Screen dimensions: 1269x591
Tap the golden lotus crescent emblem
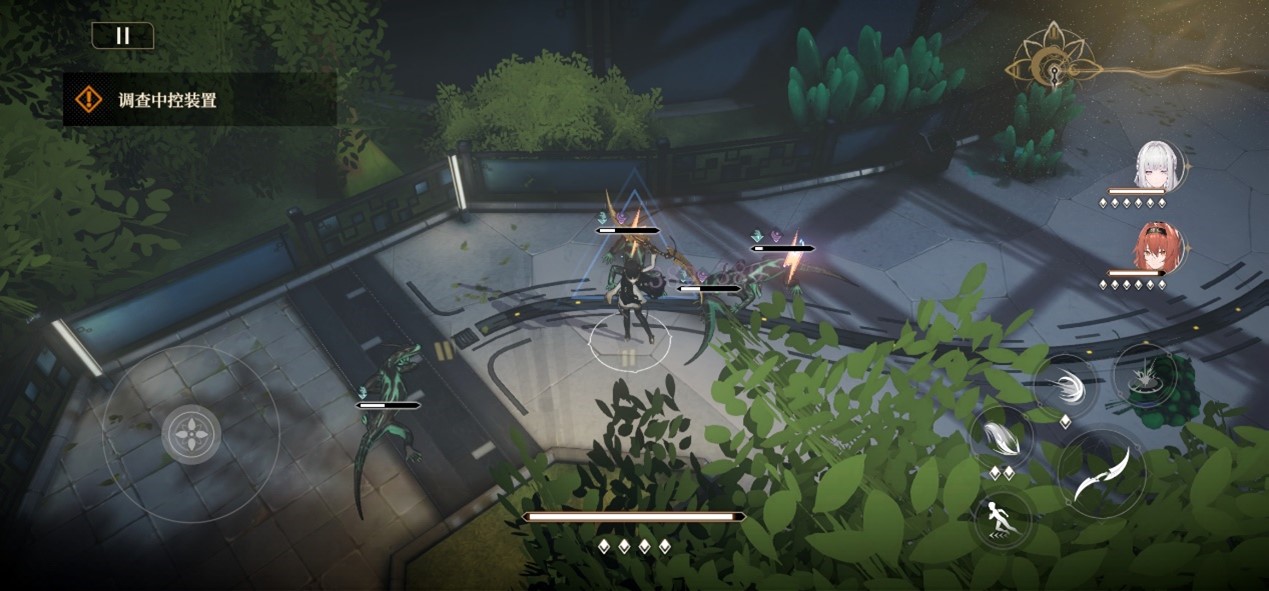coord(1045,64)
